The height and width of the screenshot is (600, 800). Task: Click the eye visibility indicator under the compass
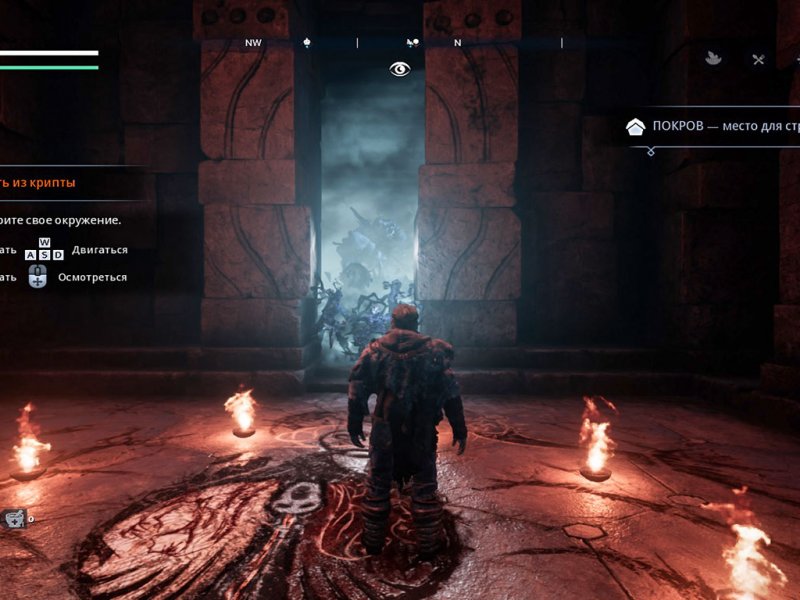click(400, 69)
